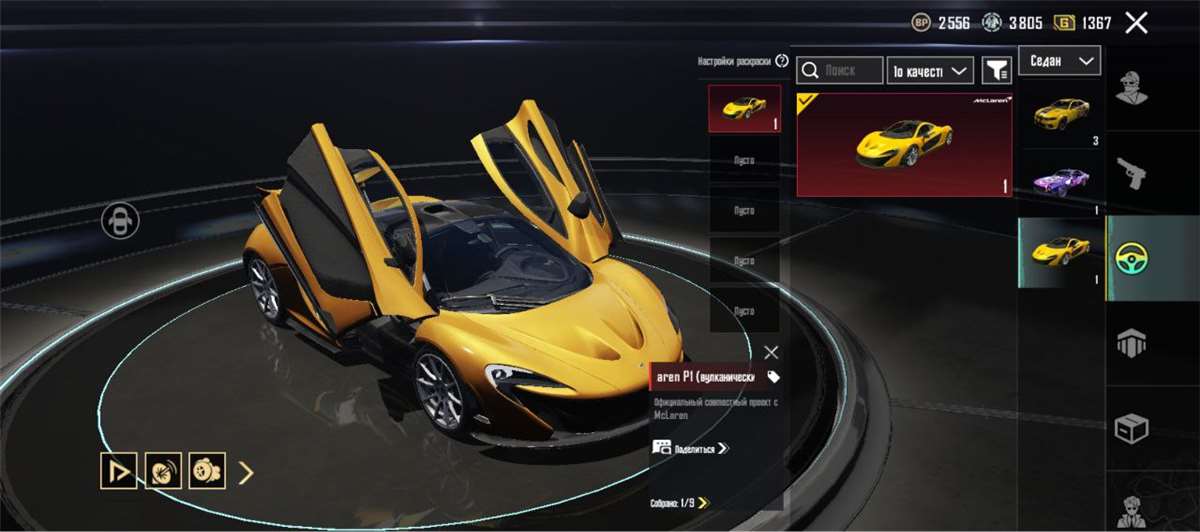1200x532 pixels.
Task: Open the filter funnel button
Action: point(996,70)
